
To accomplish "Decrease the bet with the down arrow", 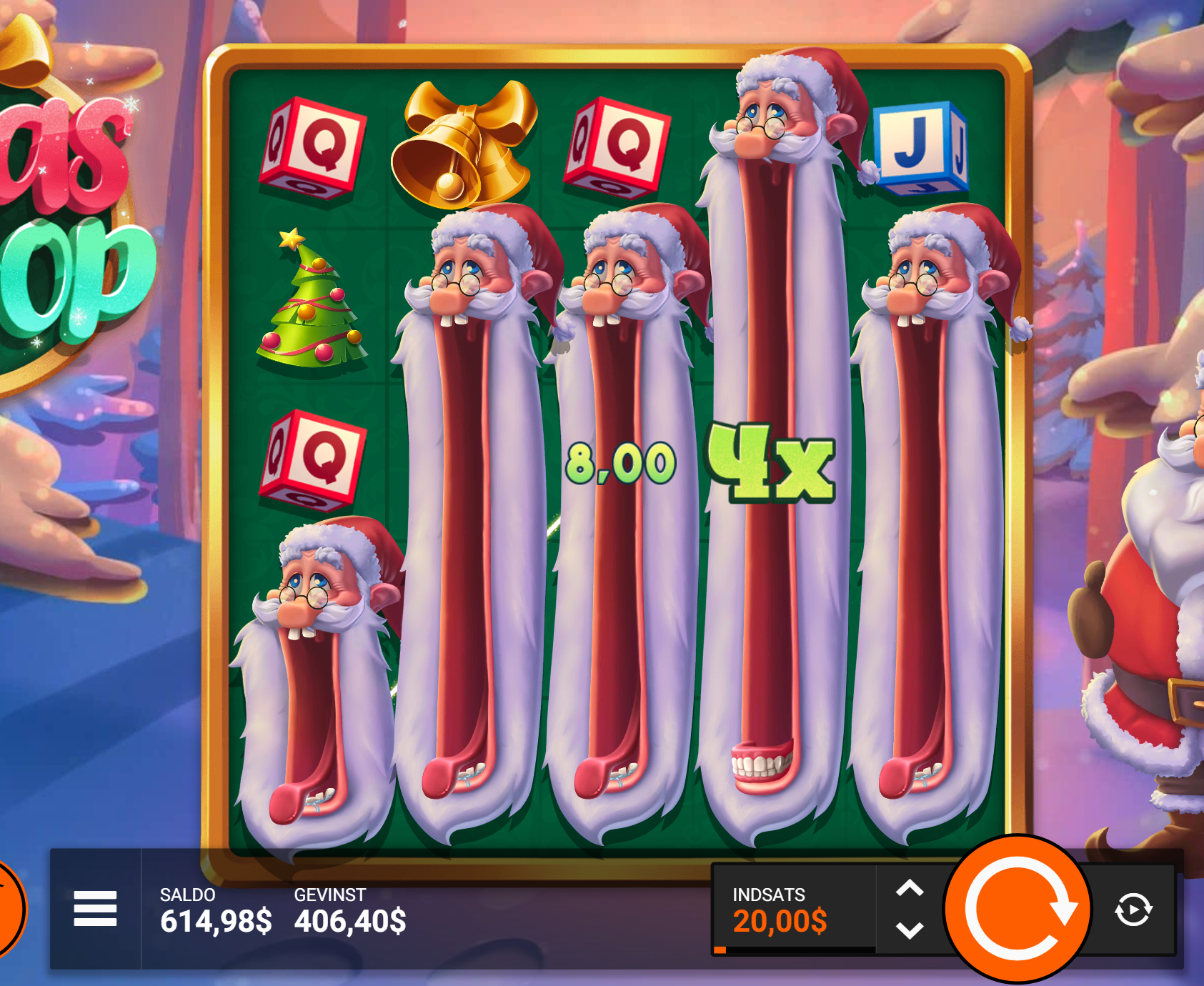I will coord(909,930).
